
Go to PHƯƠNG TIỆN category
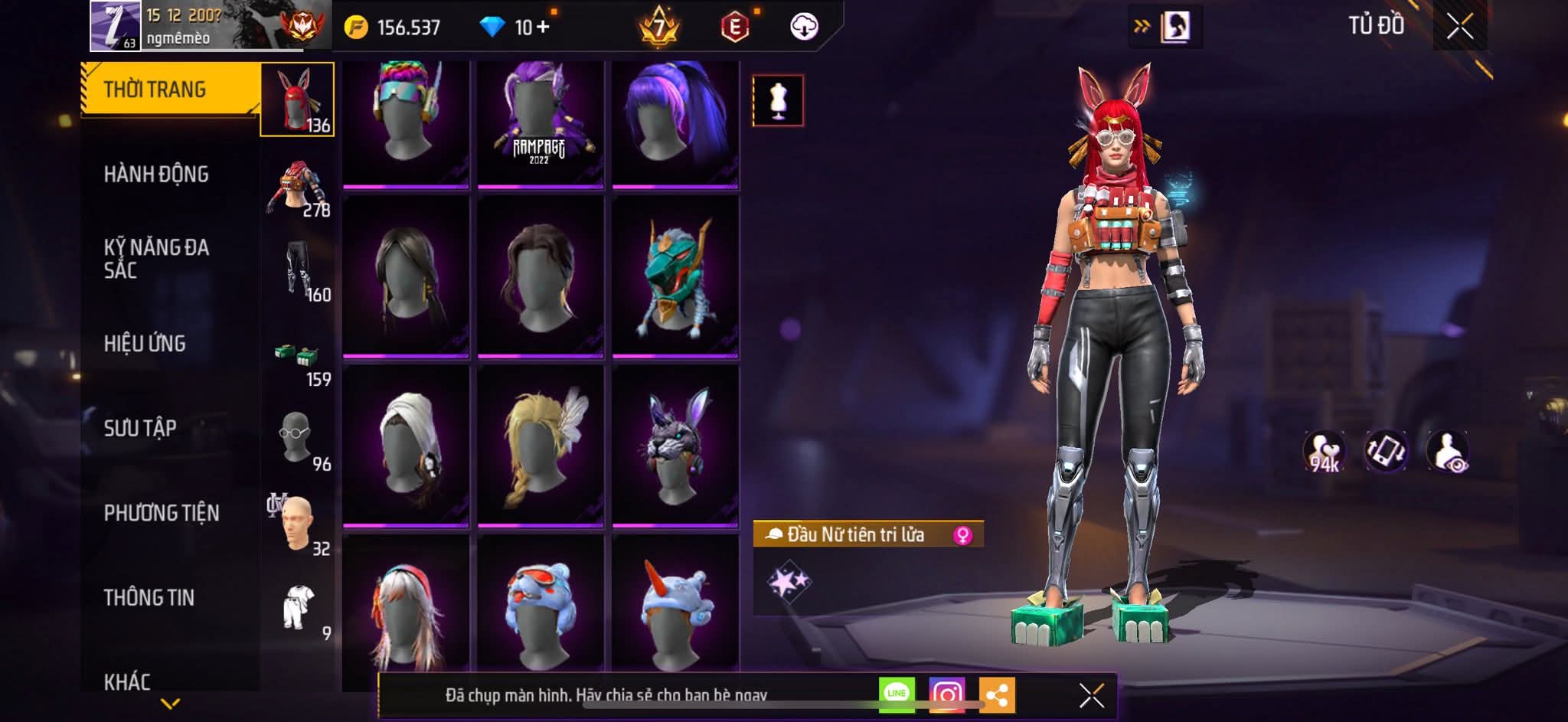coord(162,513)
